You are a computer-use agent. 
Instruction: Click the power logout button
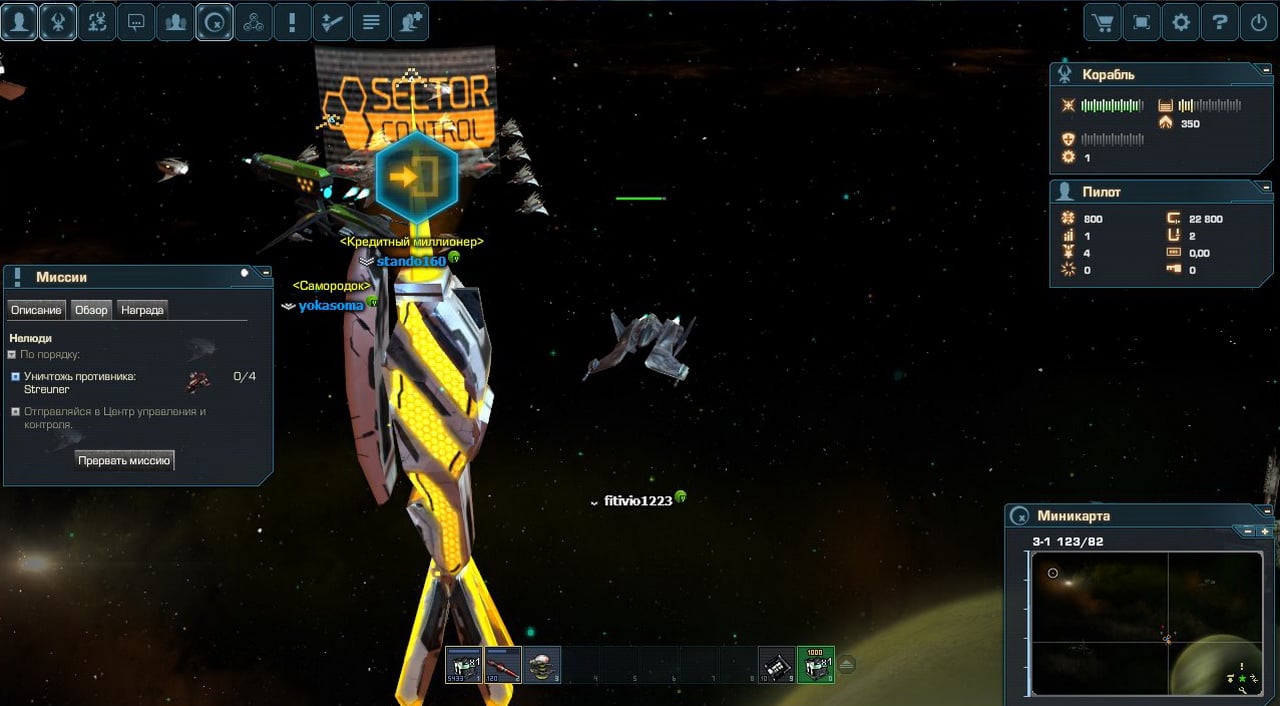point(1258,21)
